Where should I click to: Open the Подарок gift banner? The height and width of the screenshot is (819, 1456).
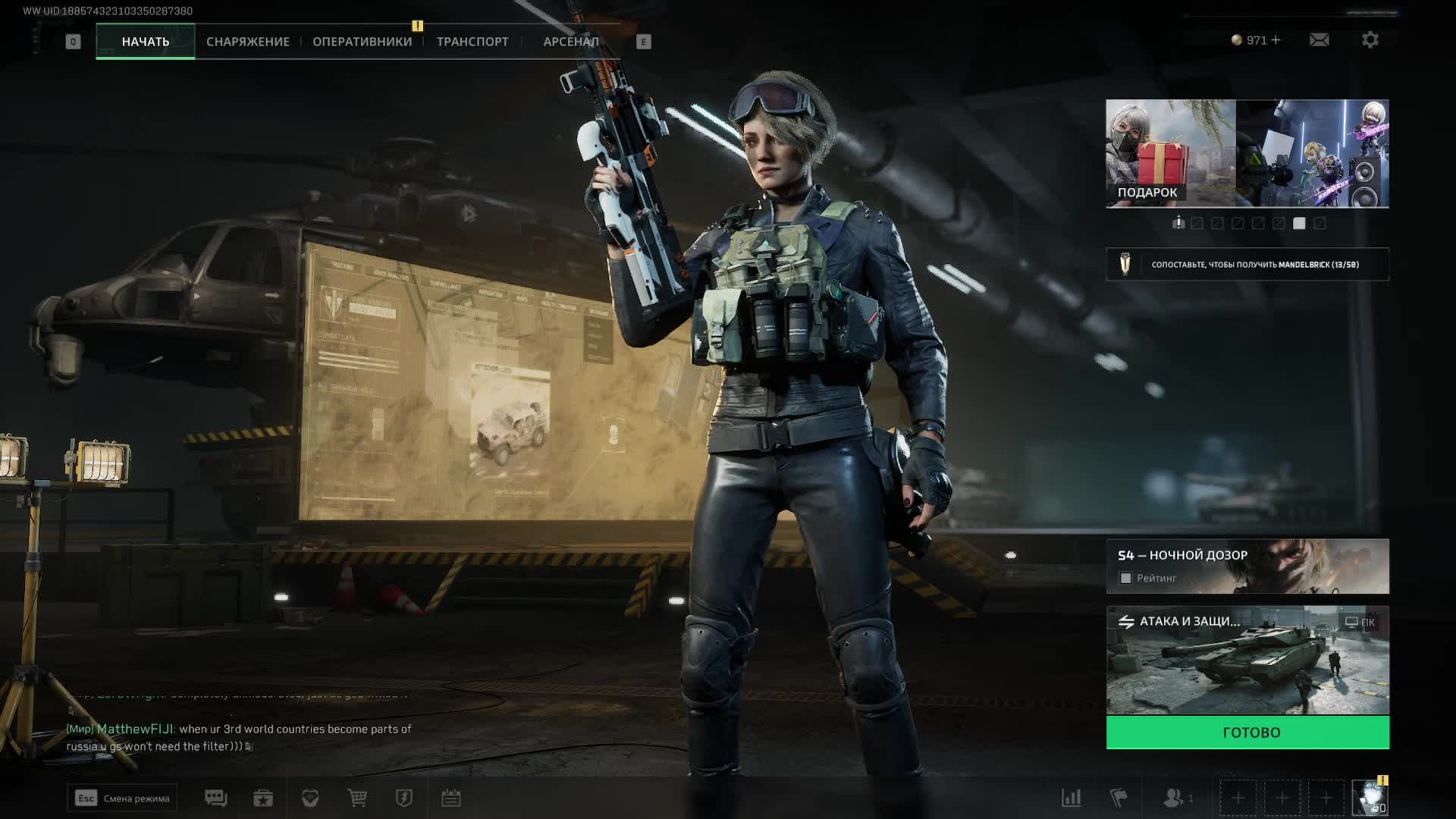click(1170, 153)
